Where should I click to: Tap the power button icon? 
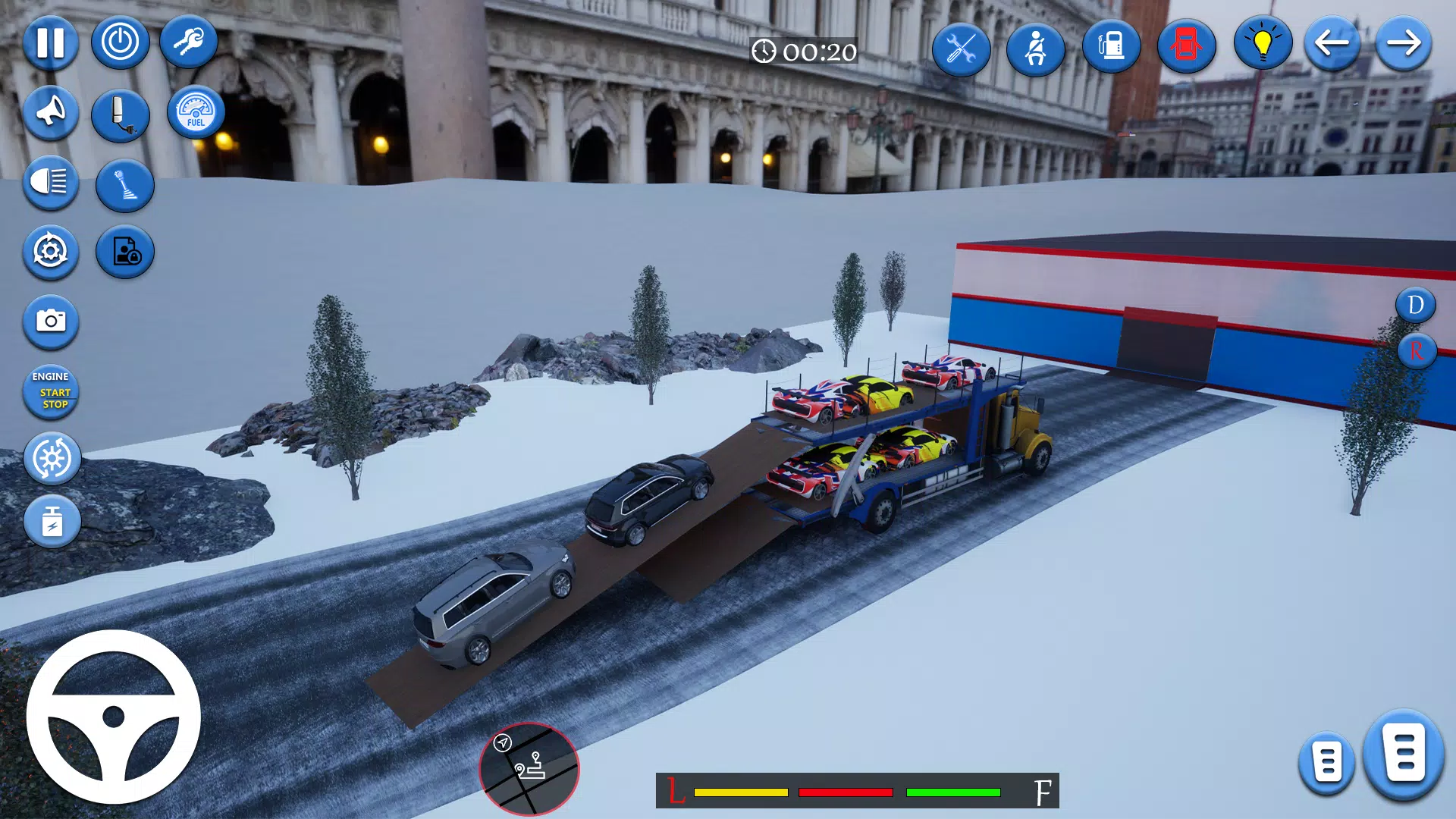coord(120,42)
